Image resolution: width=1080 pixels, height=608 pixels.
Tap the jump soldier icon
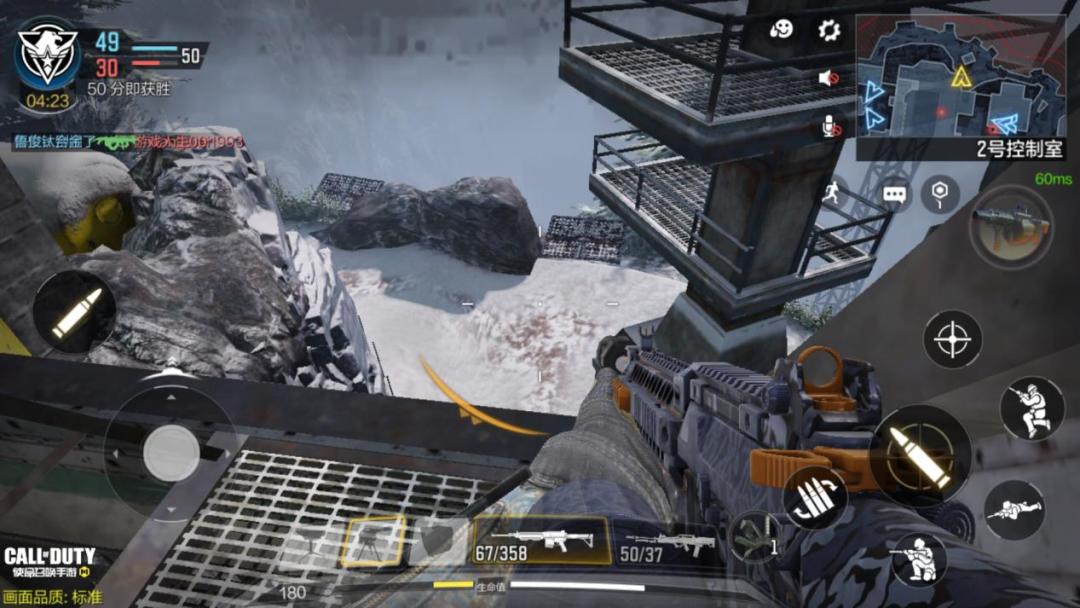[1031, 408]
